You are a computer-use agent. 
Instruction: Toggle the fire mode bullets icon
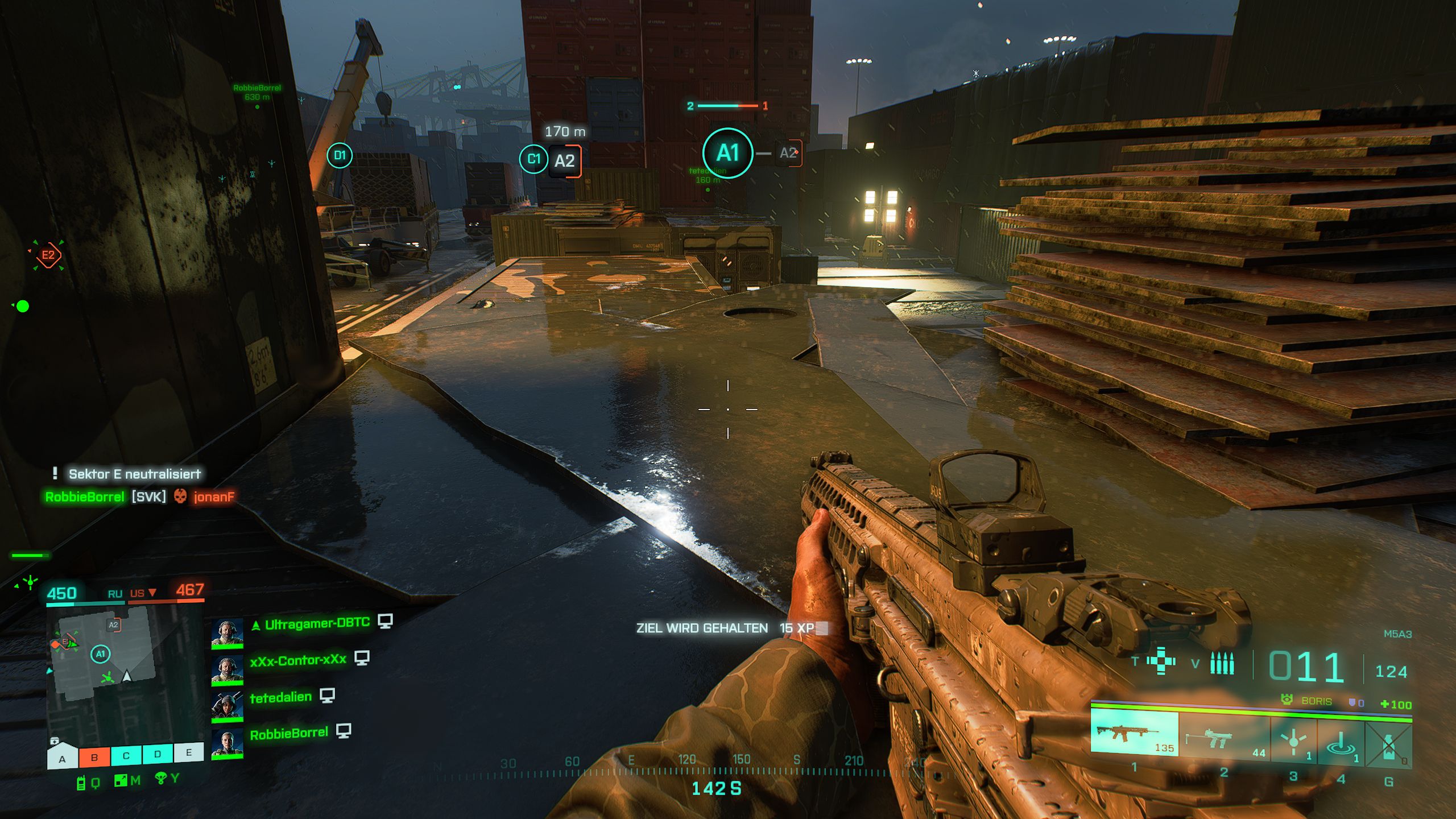point(1222,663)
